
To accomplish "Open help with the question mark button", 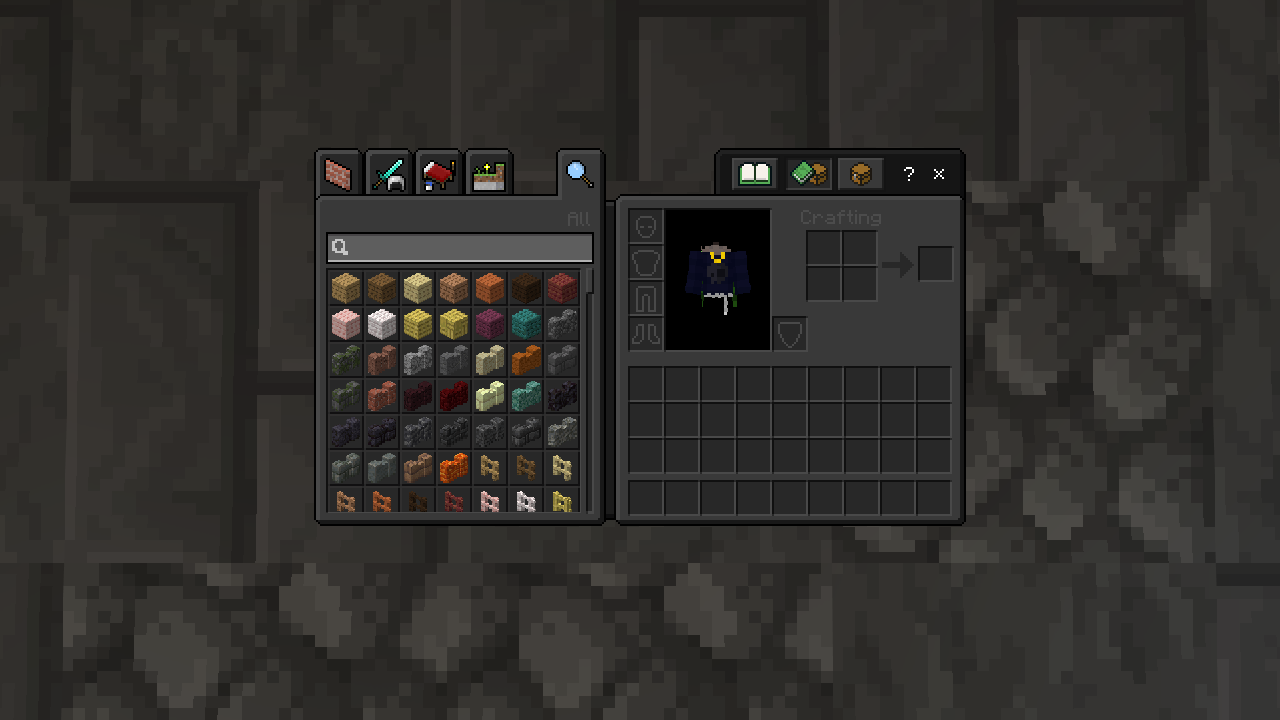I will (908, 174).
